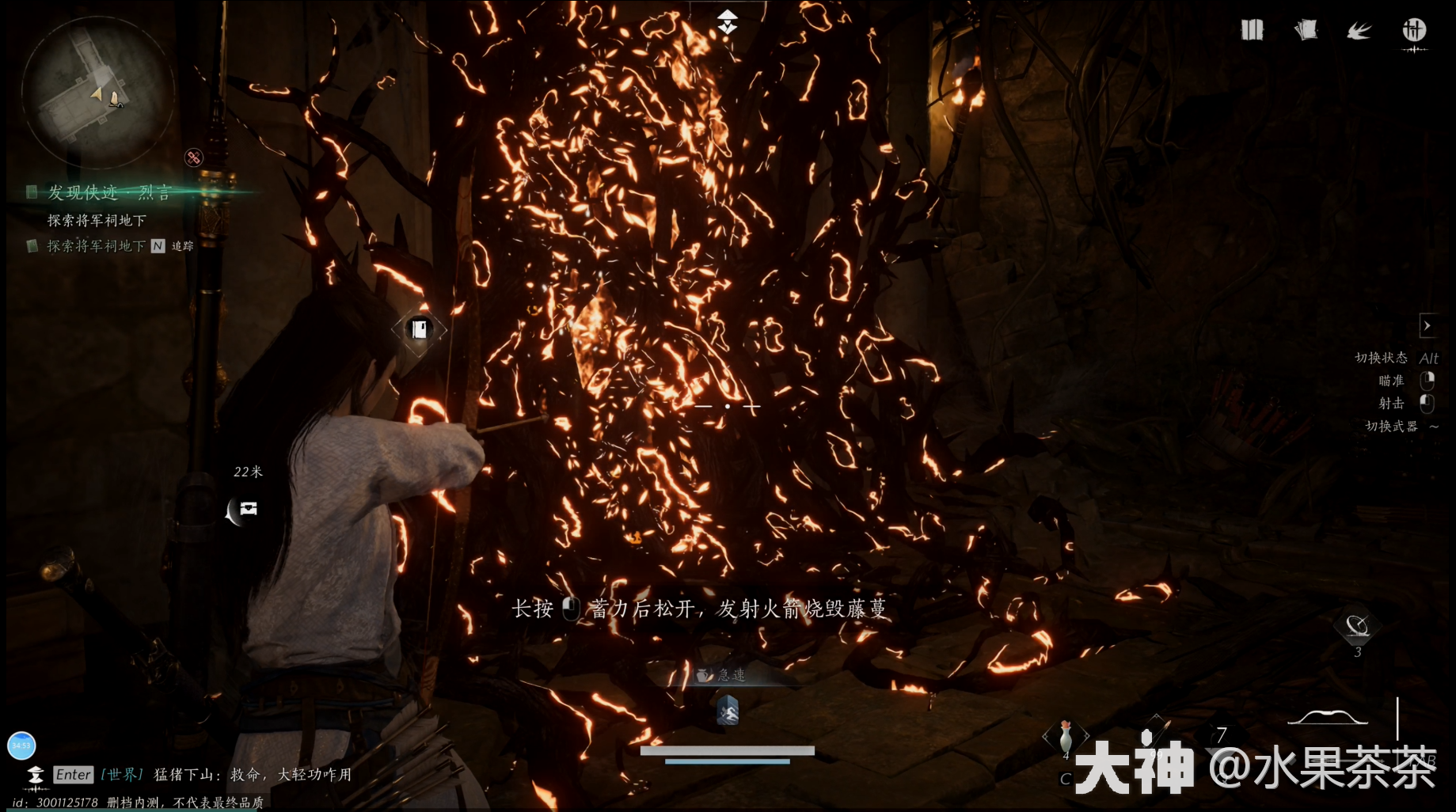Open the circular minimap
The height and width of the screenshot is (812, 1456).
(x=97, y=93)
